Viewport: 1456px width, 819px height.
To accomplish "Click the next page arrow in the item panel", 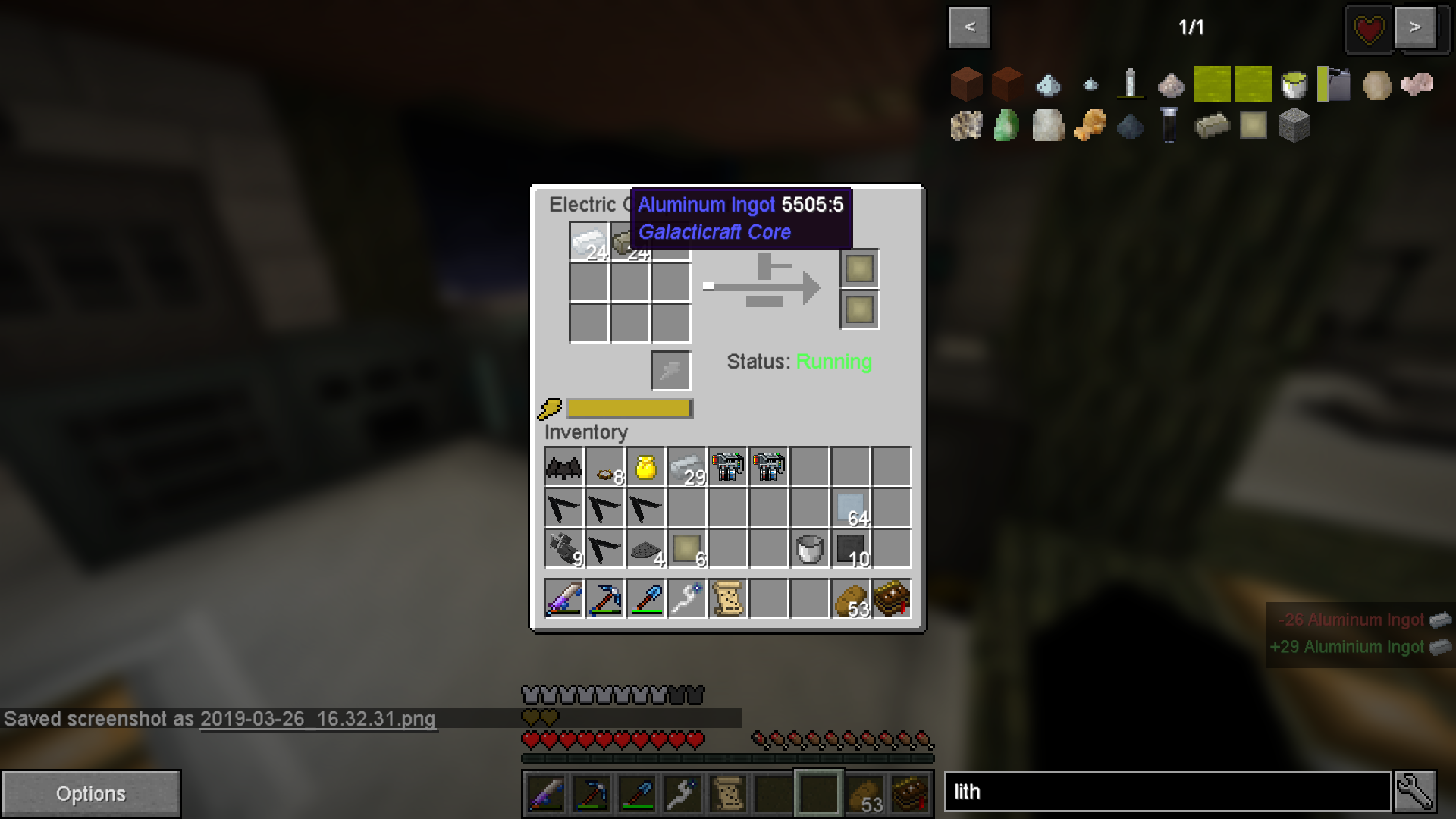I will point(1415,27).
